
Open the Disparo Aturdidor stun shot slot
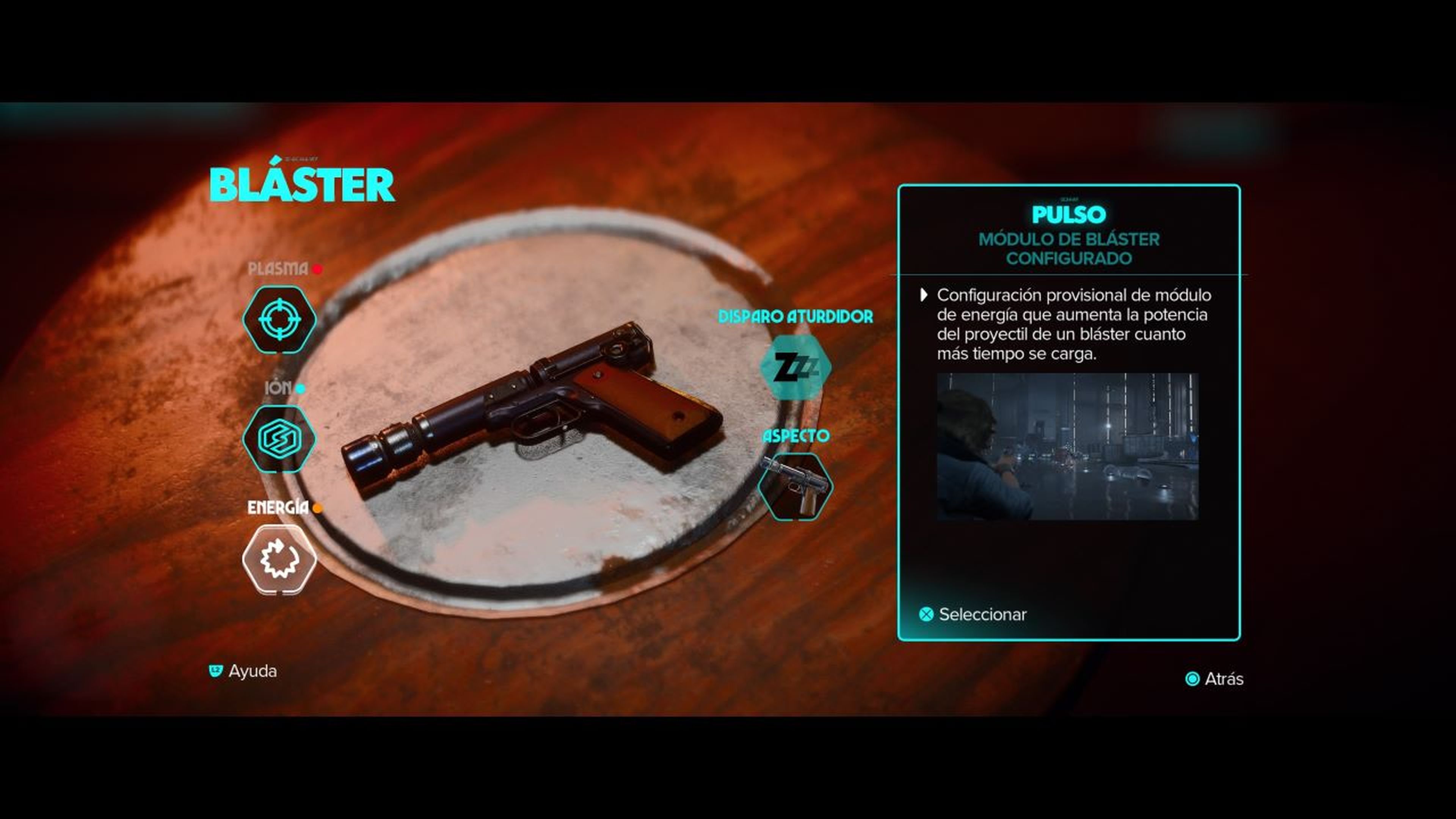[x=795, y=367]
